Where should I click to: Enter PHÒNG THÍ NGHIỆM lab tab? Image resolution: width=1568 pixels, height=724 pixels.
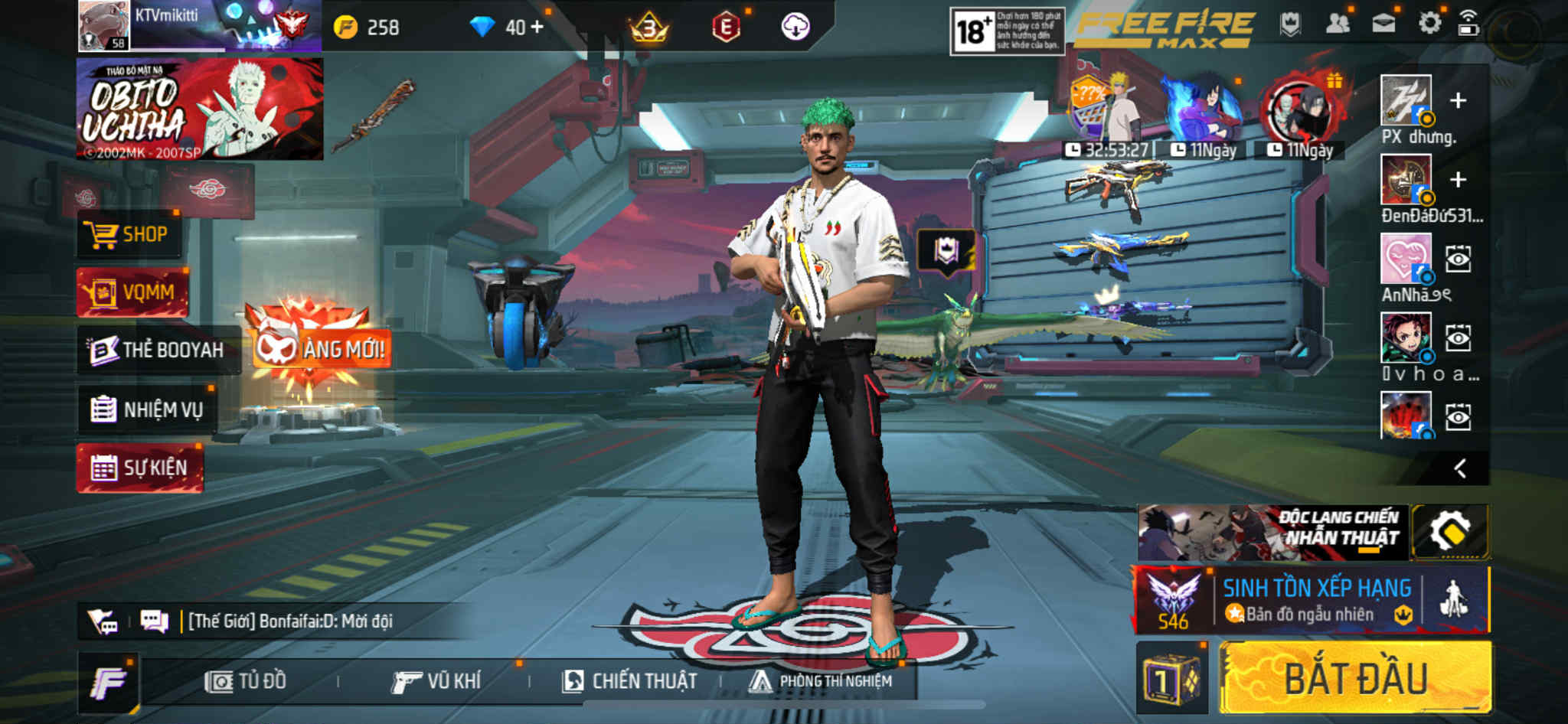(x=821, y=680)
